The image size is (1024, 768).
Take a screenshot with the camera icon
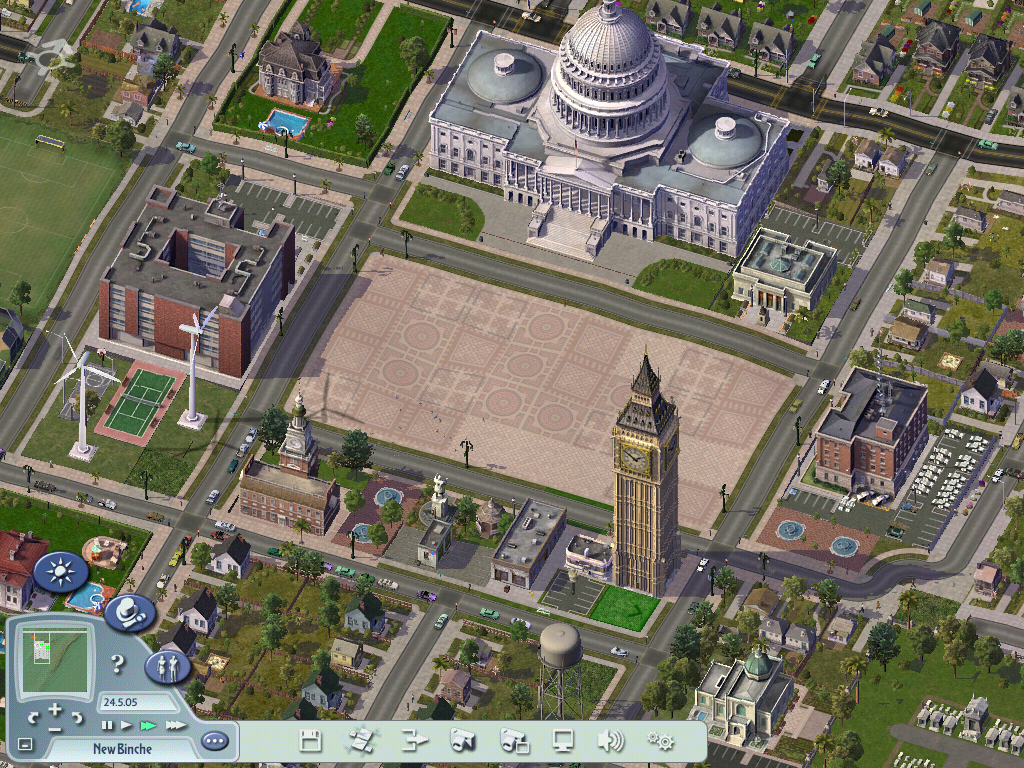click(x=462, y=741)
